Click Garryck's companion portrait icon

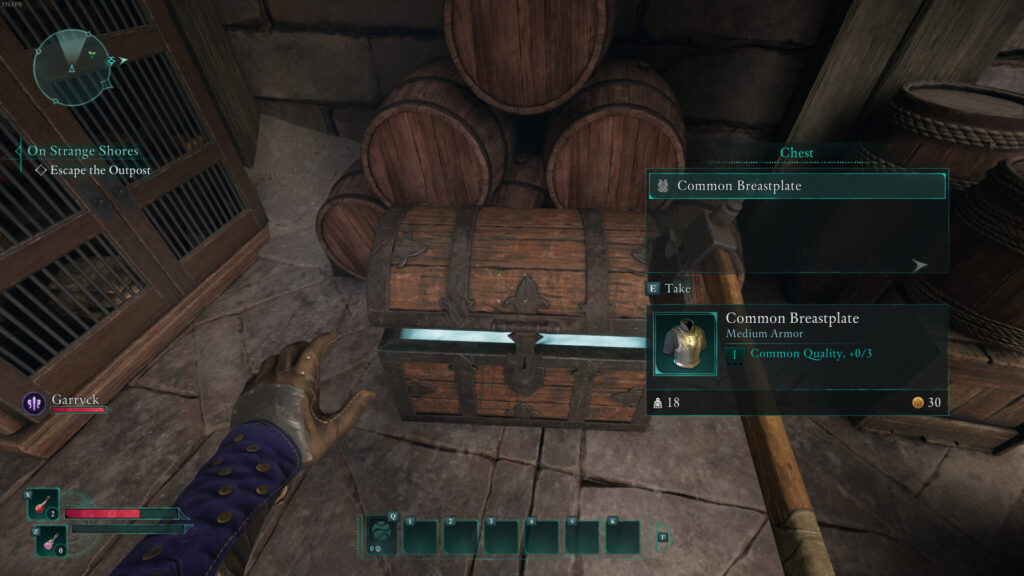tap(35, 403)
